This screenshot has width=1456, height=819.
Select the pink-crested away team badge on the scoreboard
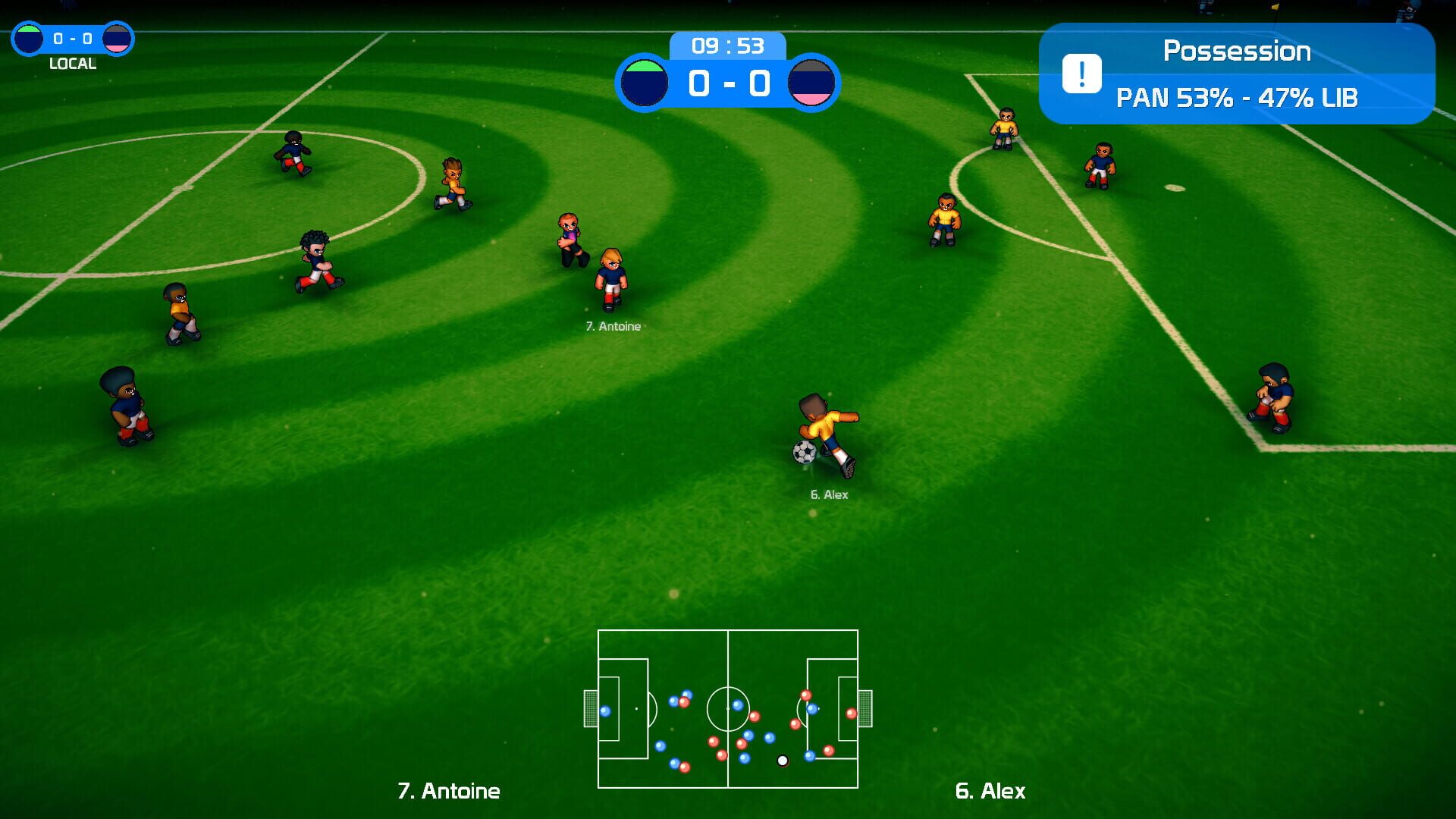[813, 83]
